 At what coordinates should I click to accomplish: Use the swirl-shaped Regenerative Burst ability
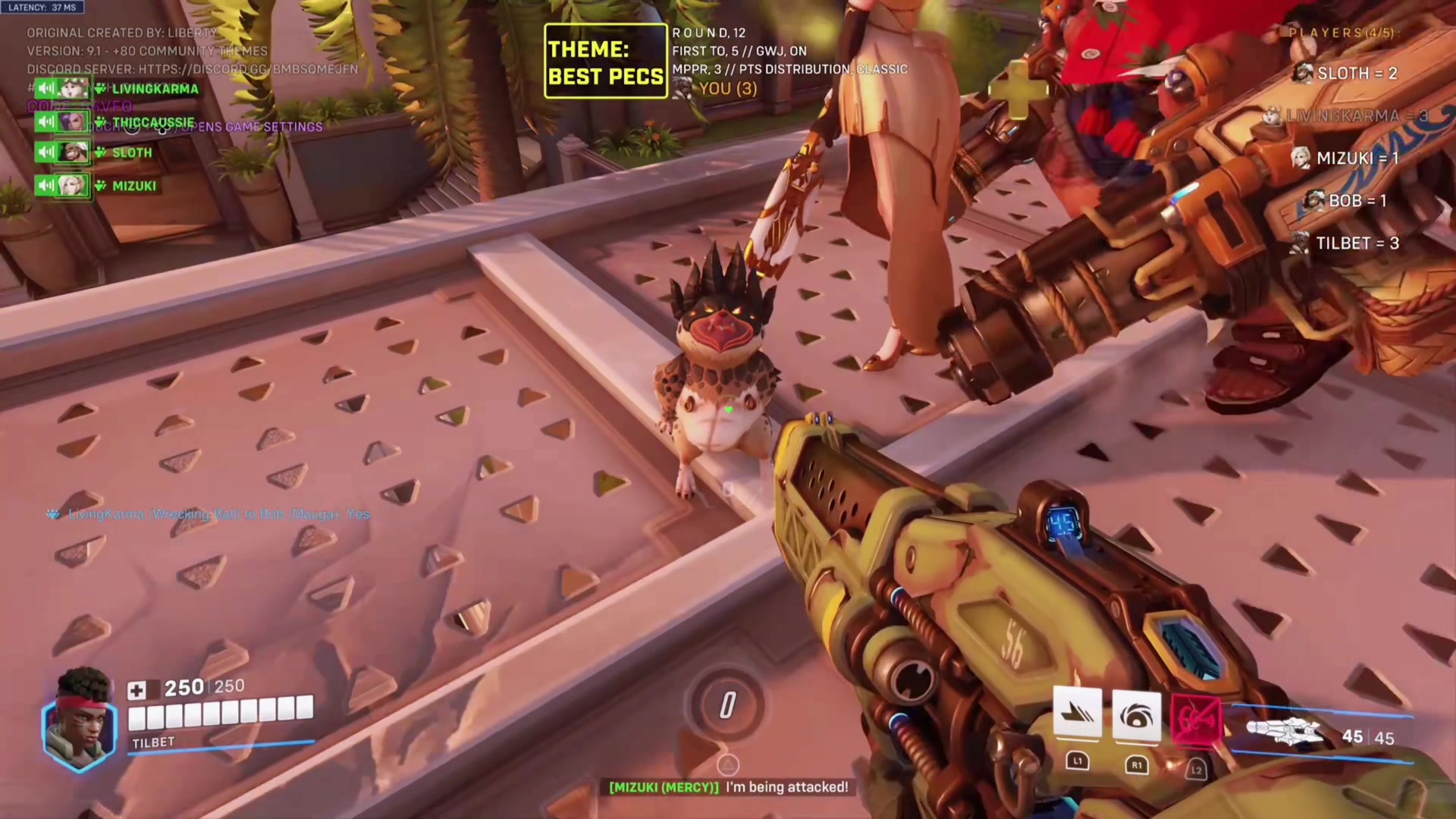point(1136,716)
